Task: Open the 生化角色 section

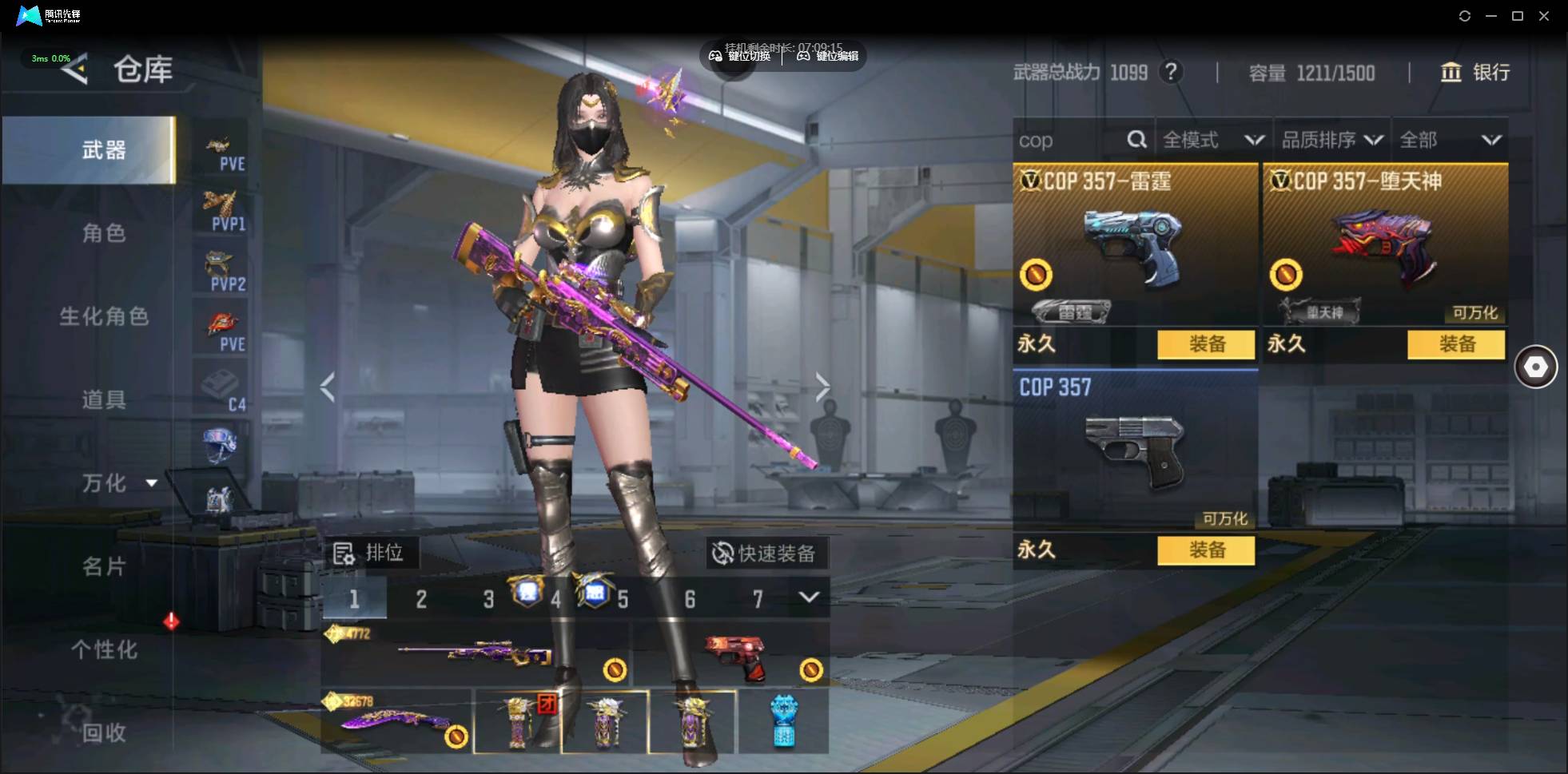Action: click(104, 316)
